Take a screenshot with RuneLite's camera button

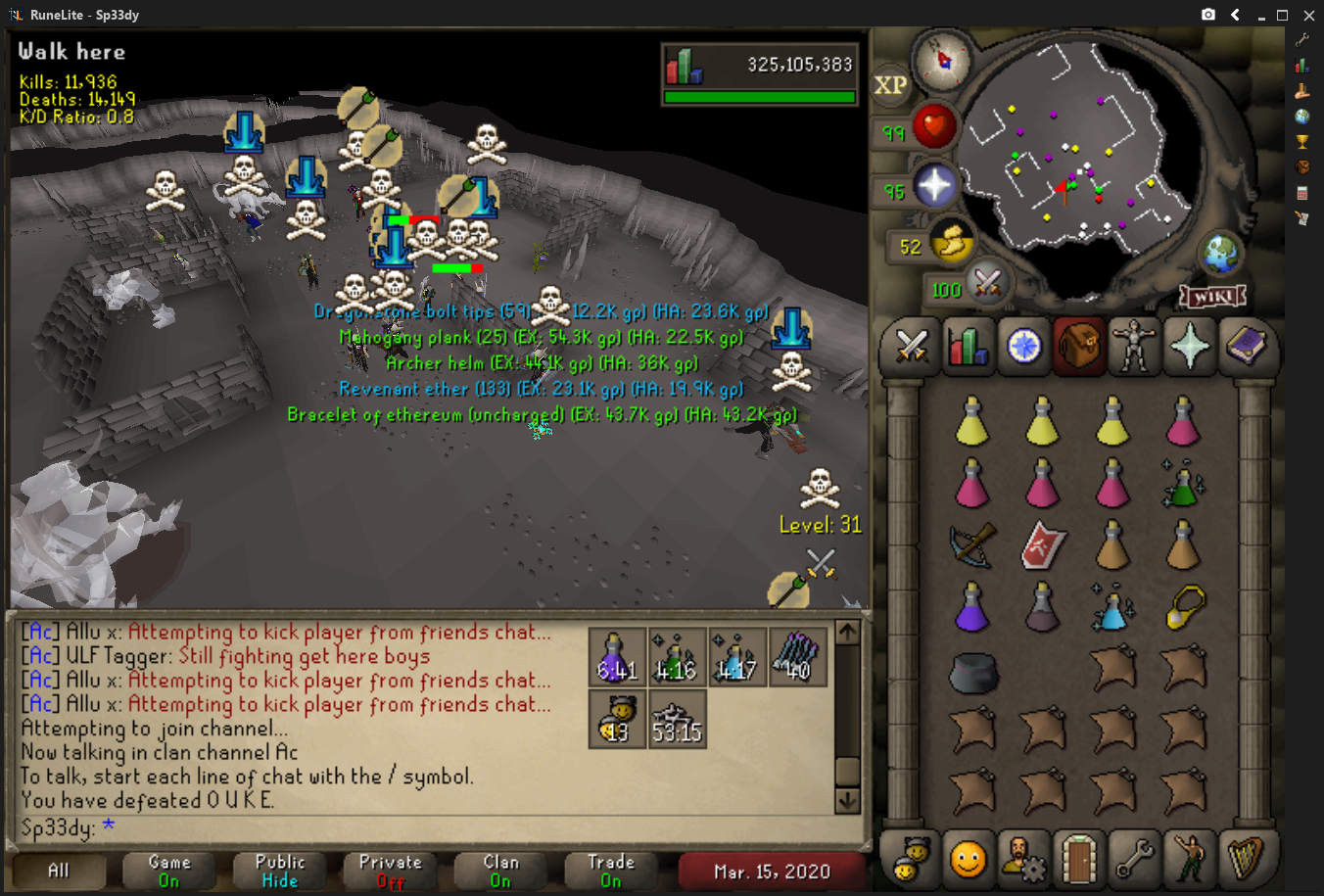[1208, 15]
